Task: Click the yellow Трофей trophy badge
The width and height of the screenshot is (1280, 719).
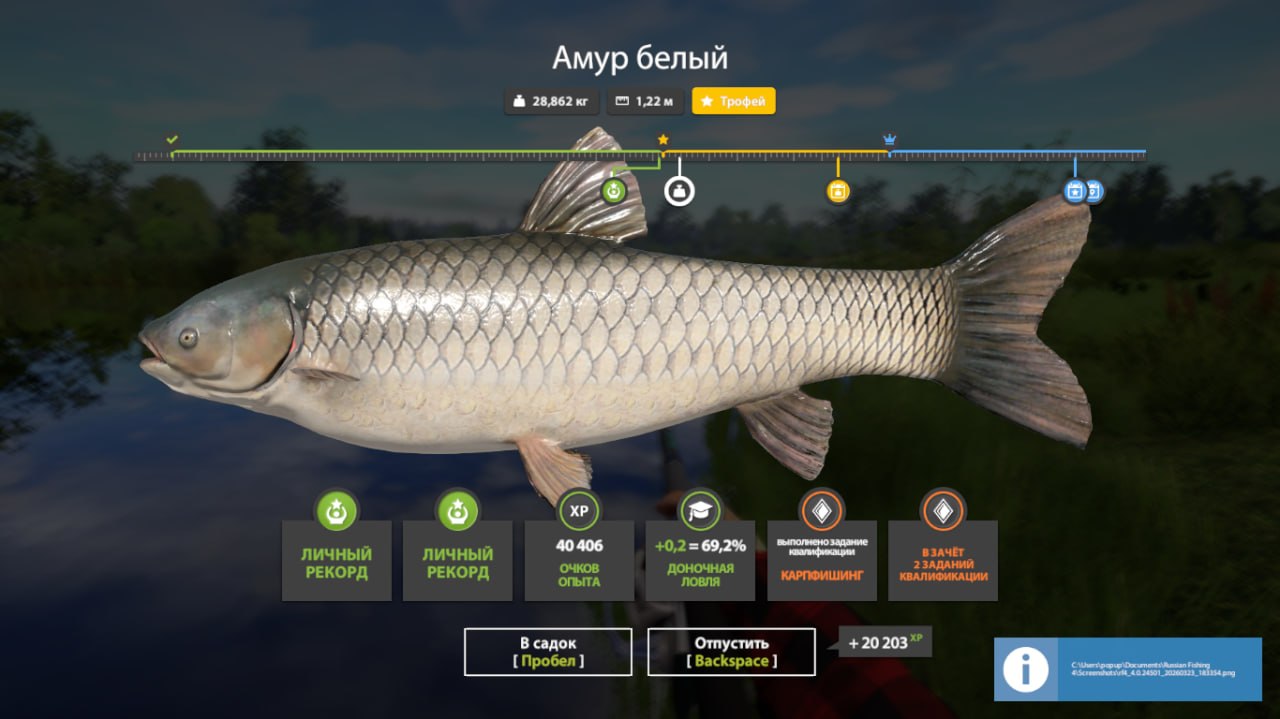Action: click(x=733, y=101)
